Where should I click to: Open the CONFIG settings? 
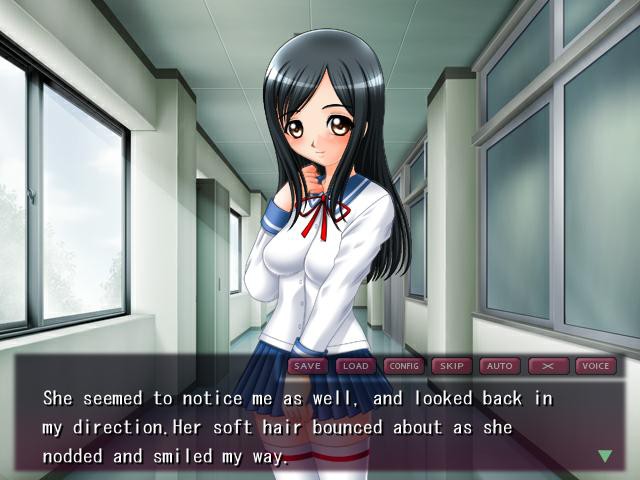click(403, 366)
